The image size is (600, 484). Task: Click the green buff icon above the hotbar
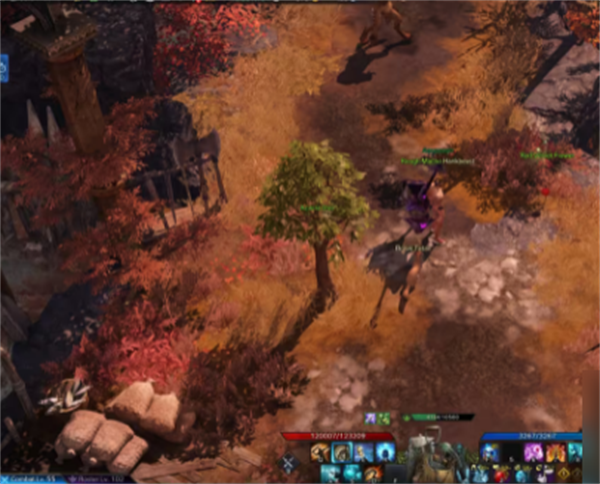click(384, 418)
